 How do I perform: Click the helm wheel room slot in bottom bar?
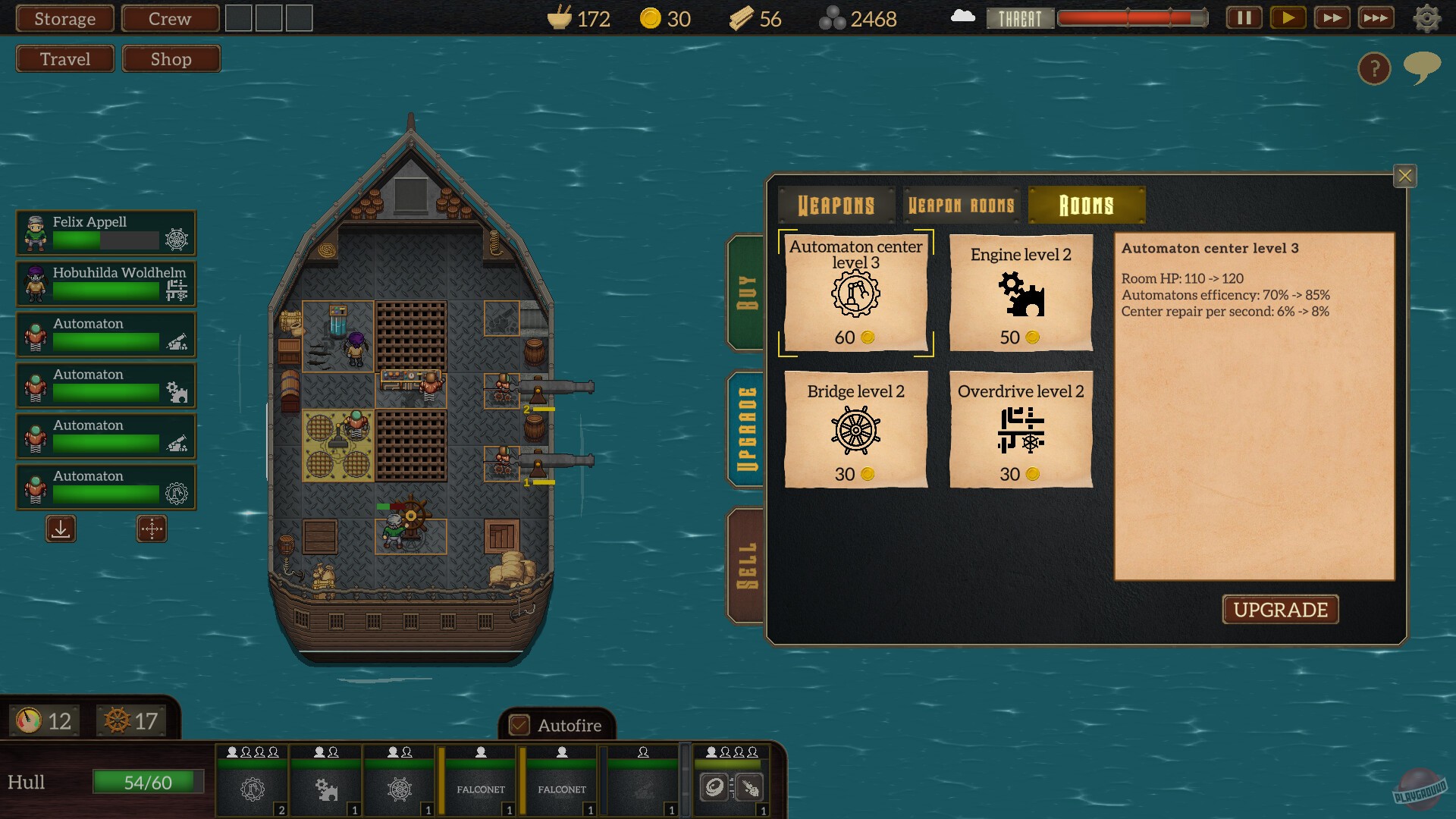(x=399, y=789)
